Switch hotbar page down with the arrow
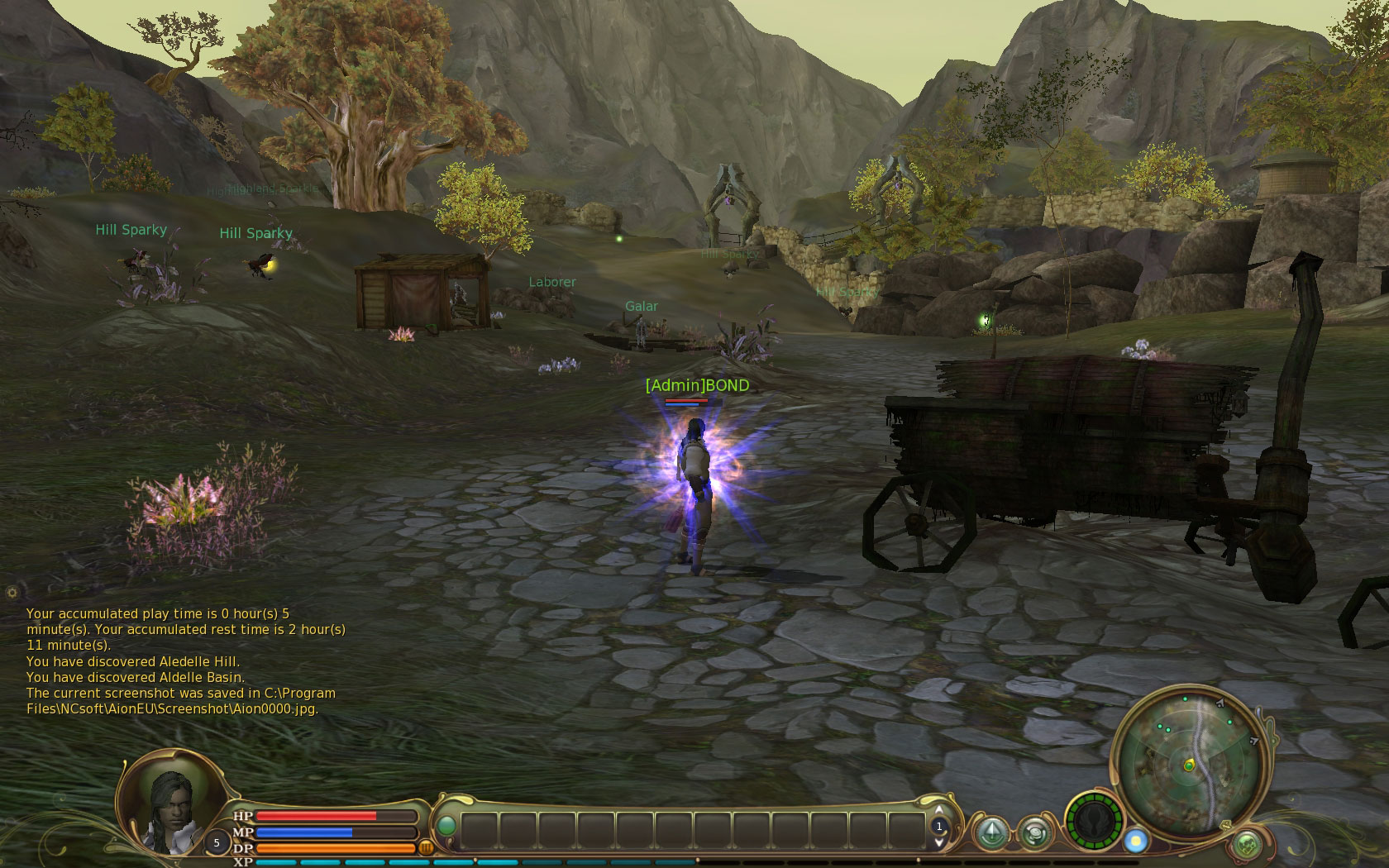1389x868 pixels. tap(938, 842)
